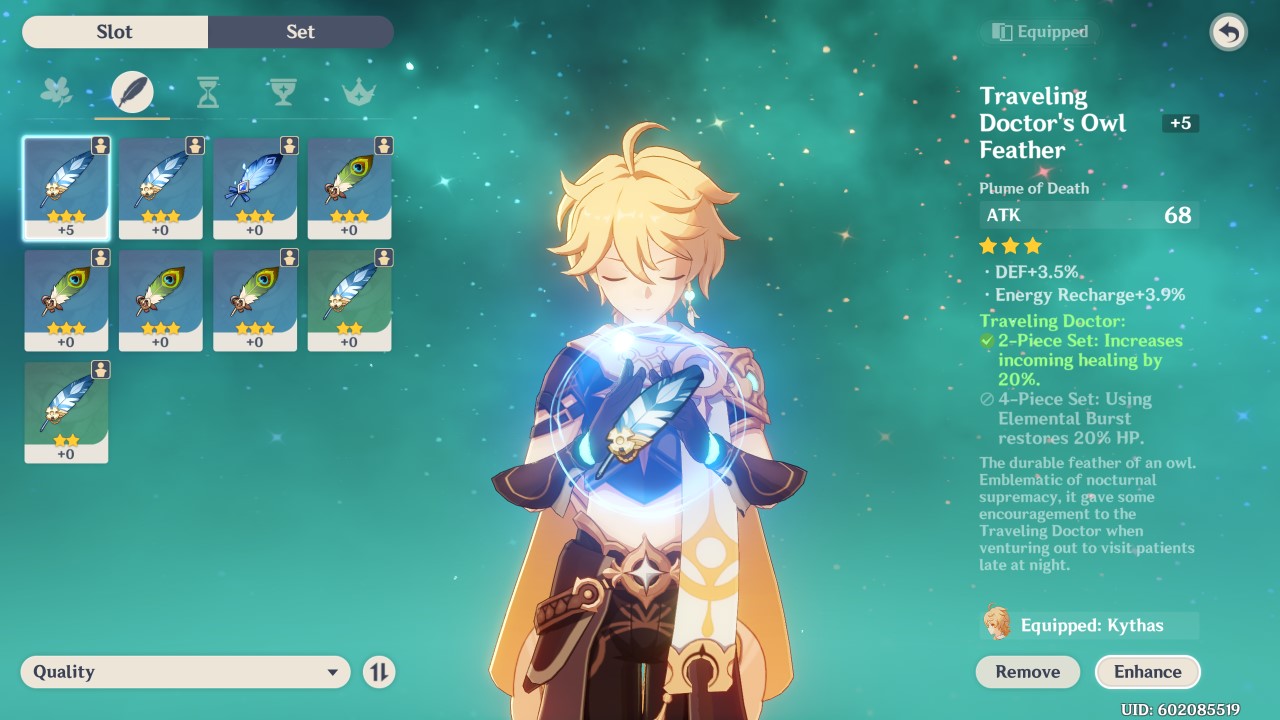The height and width of the screenshot is (720, 1280).
Task: Choose the hourglass sands category
Action: [x=207, y=93]
